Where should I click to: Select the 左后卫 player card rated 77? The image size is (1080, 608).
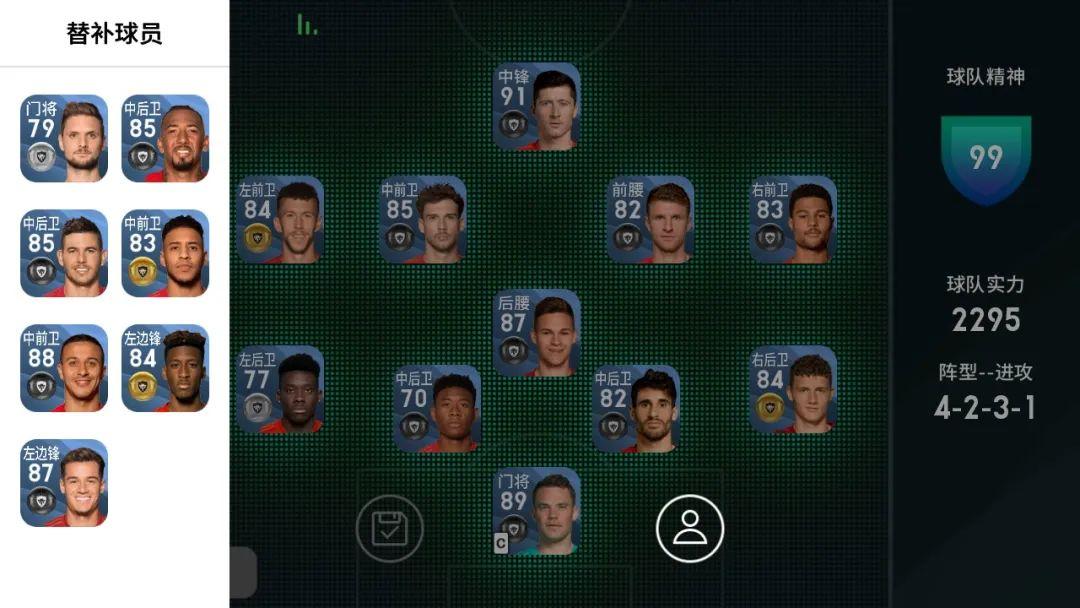[x=280, y=390]
